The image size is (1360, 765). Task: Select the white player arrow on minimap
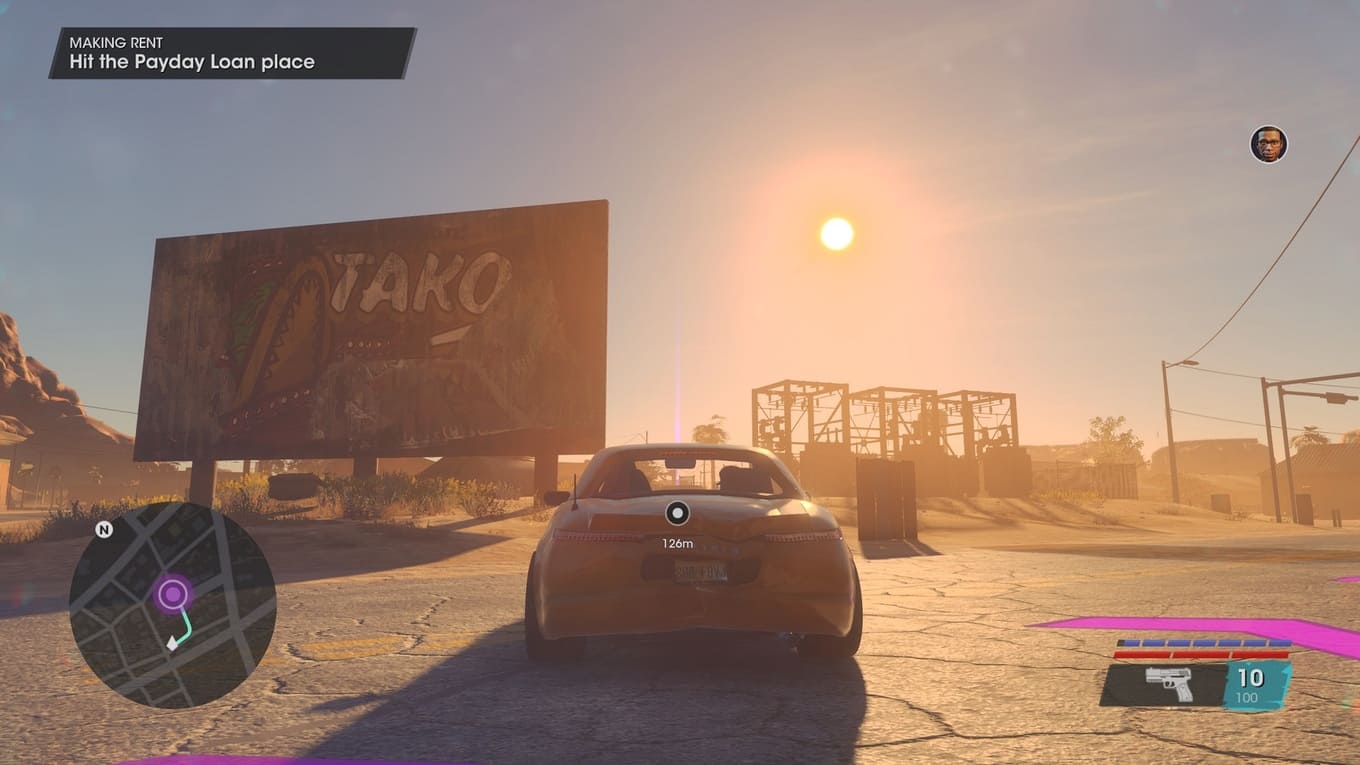coord(173,644)
